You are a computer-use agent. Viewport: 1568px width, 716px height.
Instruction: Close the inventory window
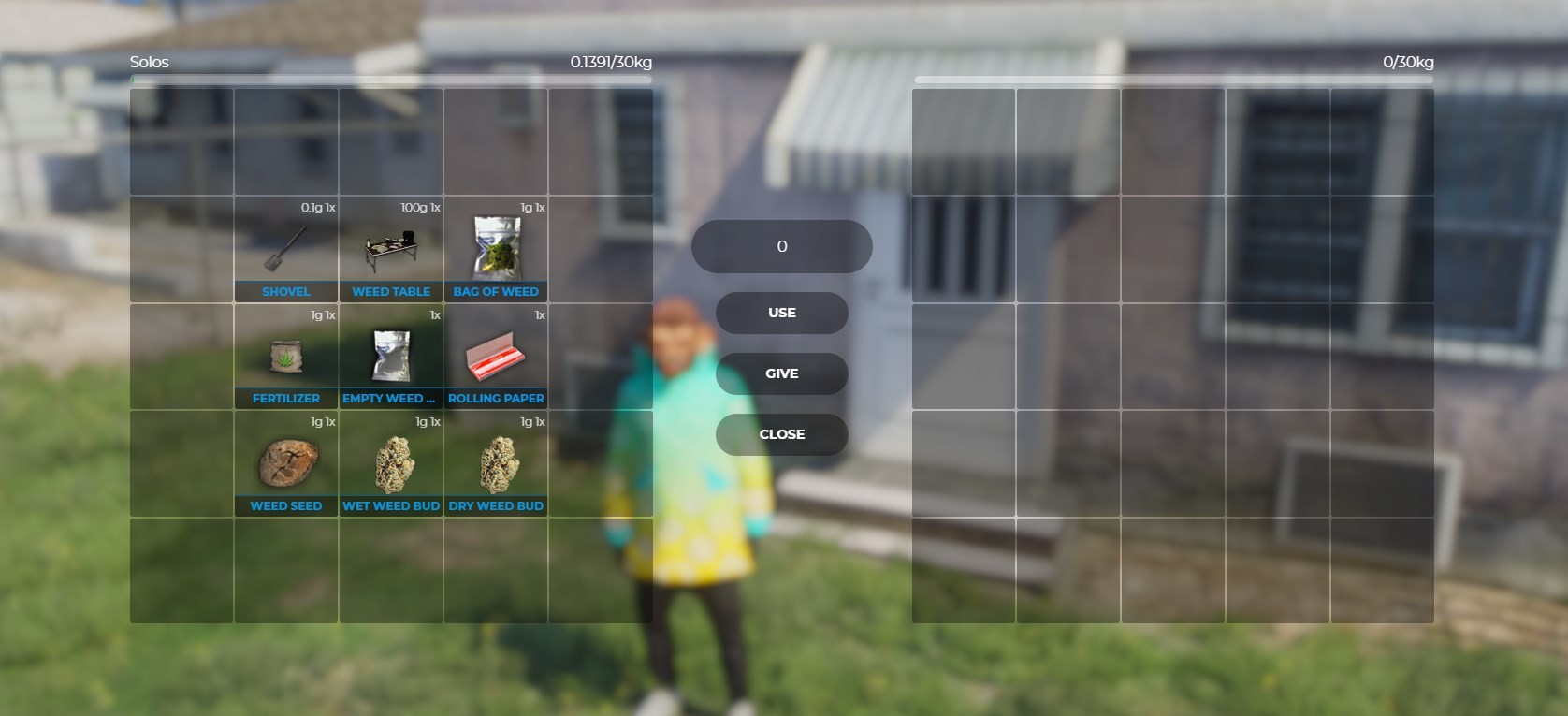[782, 434]
